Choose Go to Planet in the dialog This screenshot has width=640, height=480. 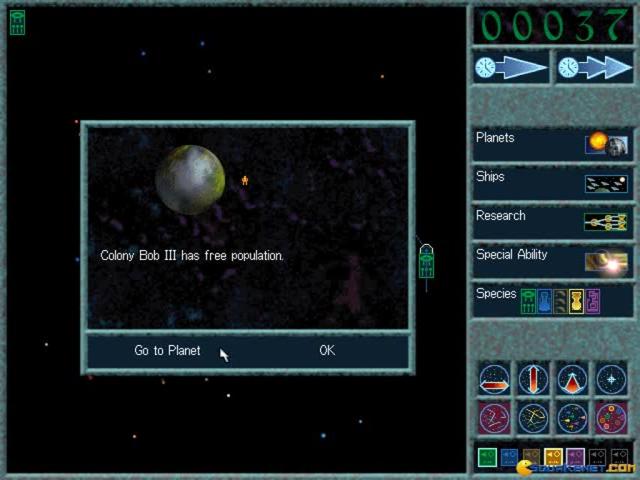(167, 351)
